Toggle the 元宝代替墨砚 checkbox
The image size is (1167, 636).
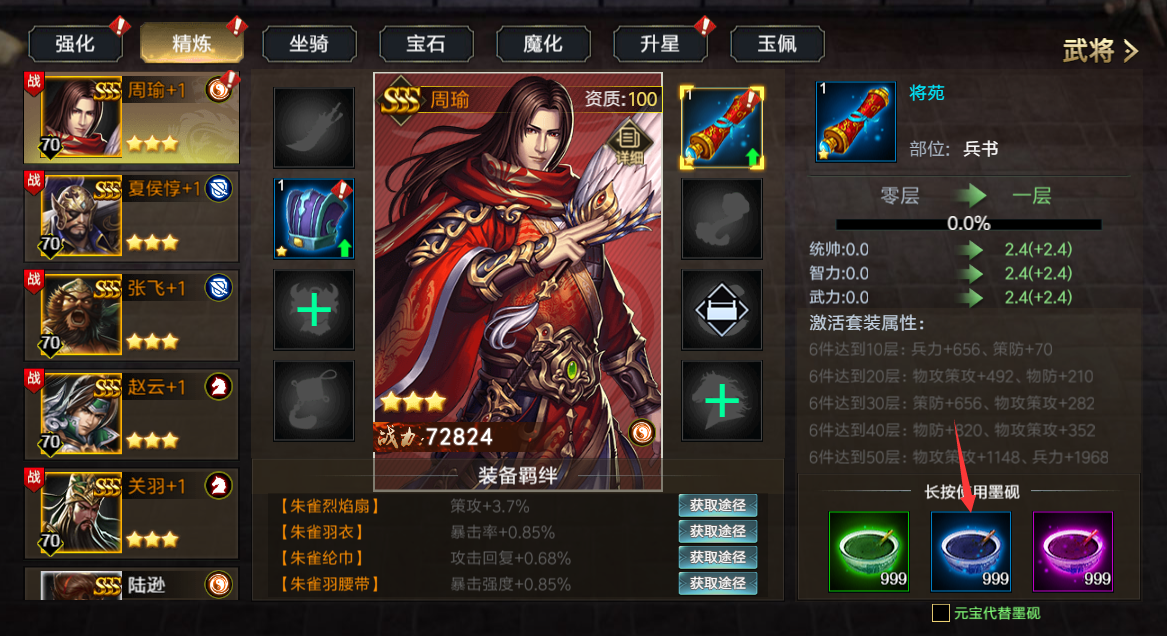[x=940, y=613]
